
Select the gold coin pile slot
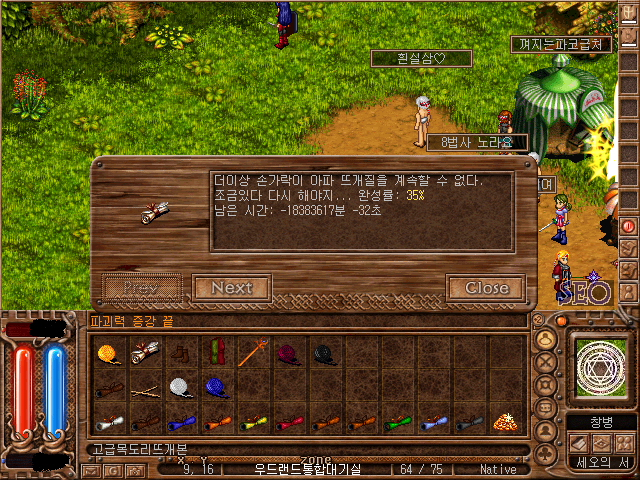506,421
